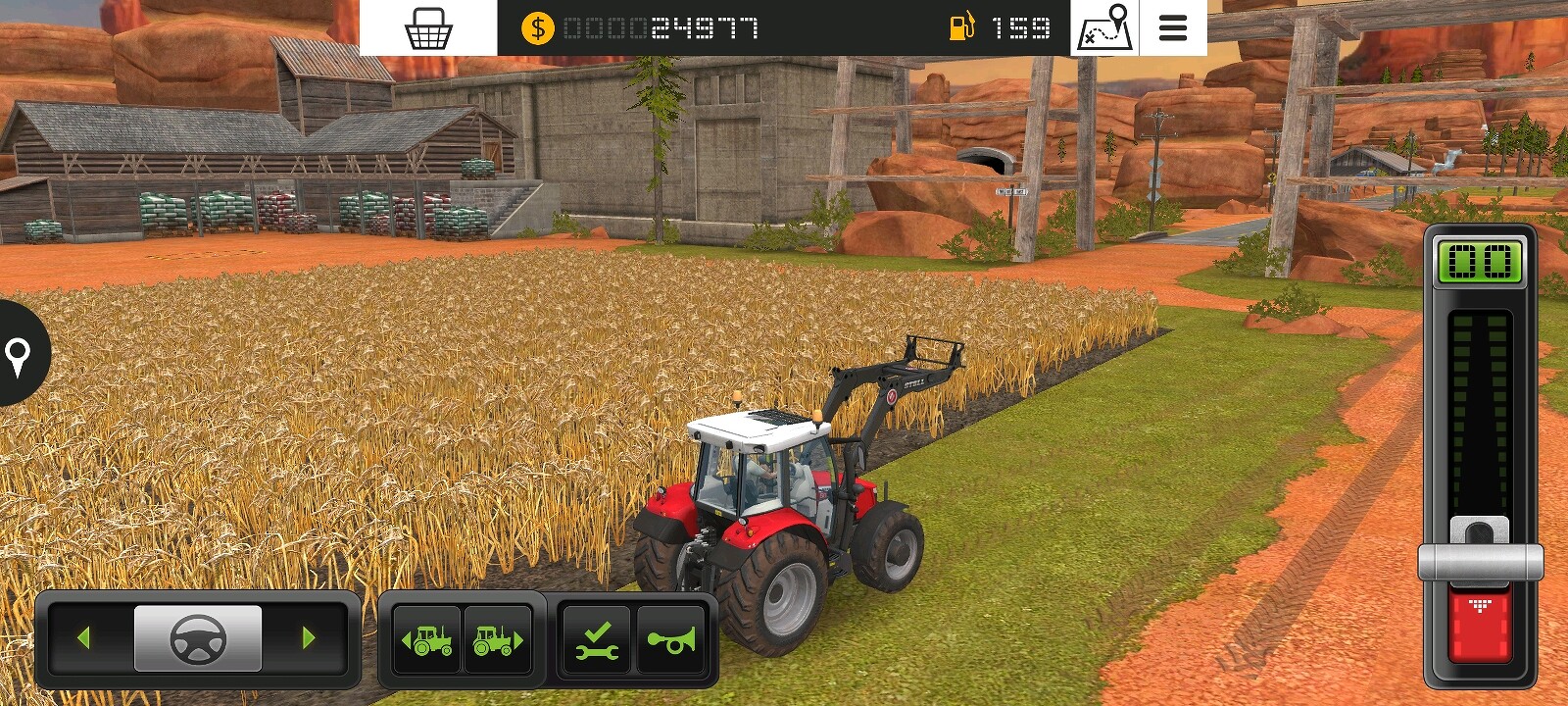1568x706 pixels.
Task: Hit the red brake pedal
Action: 1480,625
